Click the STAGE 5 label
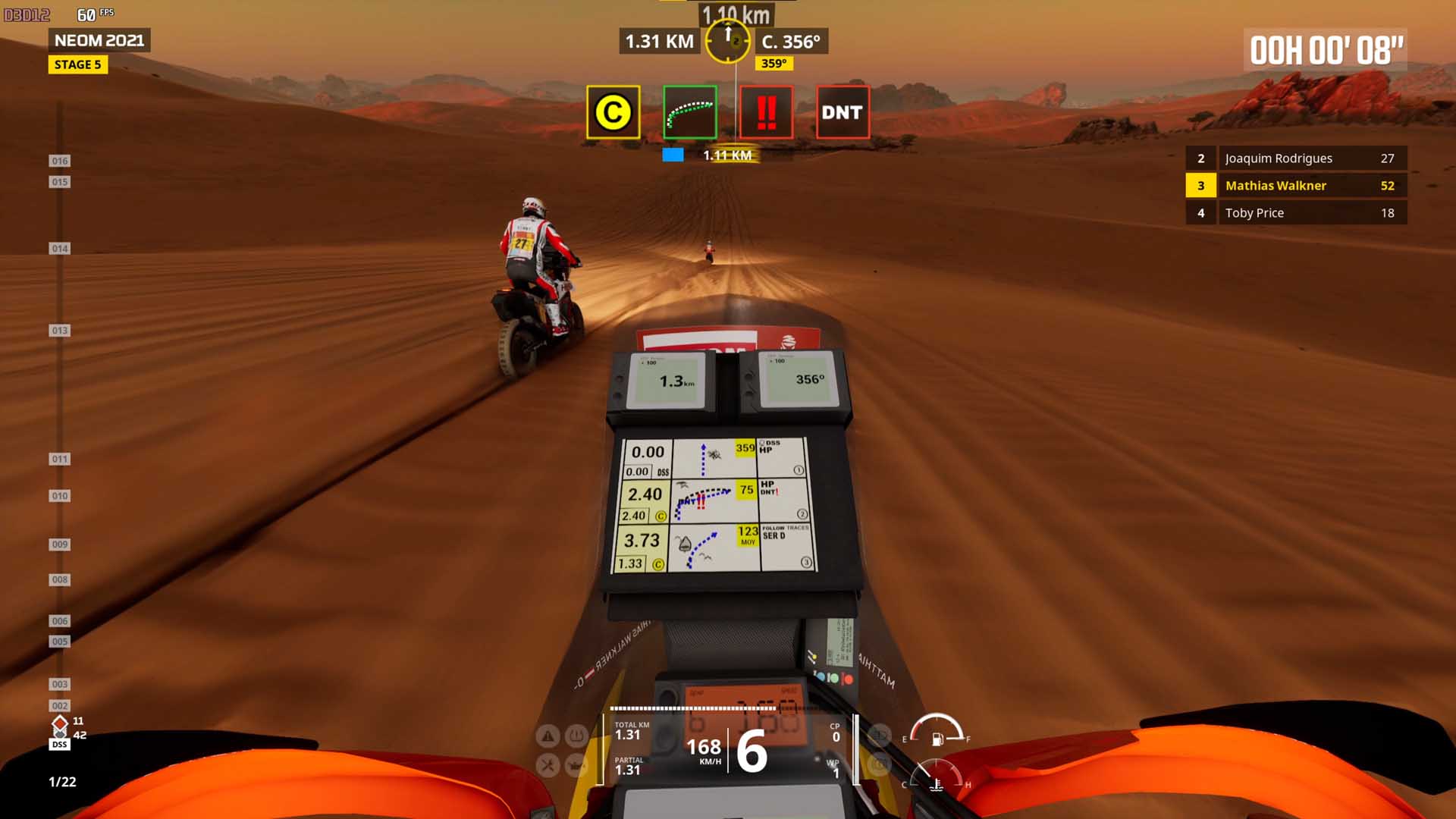The width and height of the screenshot is (1456, 819). pyautogui.click(x=77, y=64)
